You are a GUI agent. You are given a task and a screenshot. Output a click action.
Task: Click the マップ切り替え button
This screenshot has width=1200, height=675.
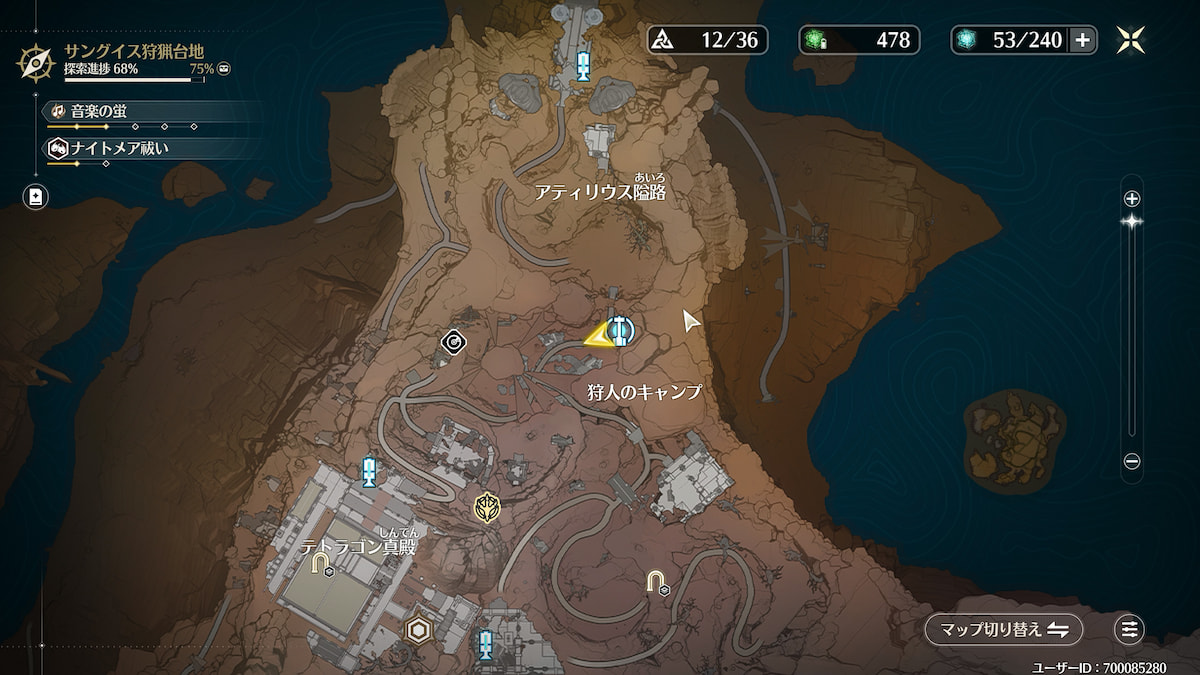pyautogui.click(x=1003, y=629)
